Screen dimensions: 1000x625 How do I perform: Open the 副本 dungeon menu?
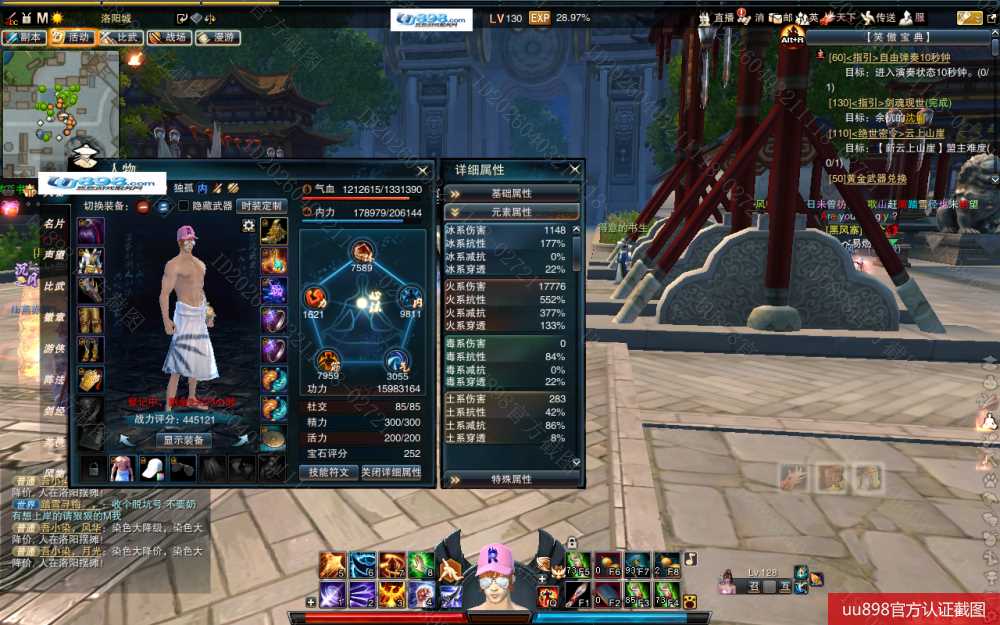coord(24,37)
